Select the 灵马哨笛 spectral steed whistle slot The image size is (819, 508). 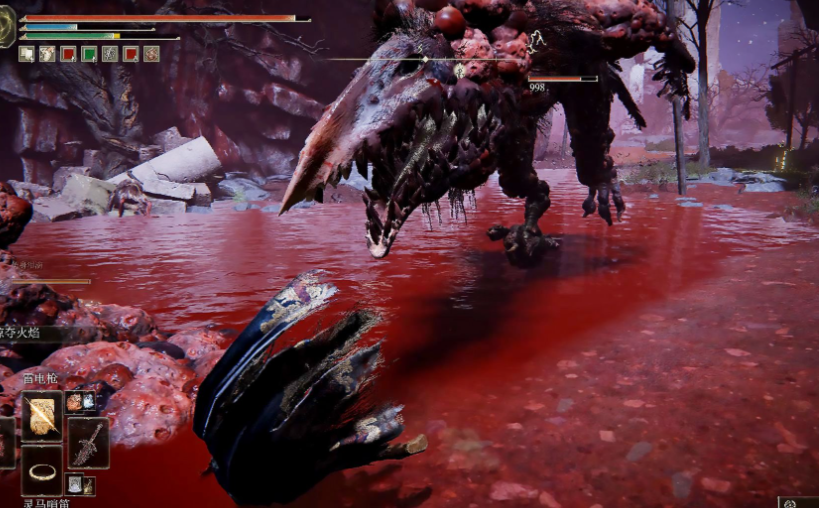pyautogui.click(x=42, y=470)
